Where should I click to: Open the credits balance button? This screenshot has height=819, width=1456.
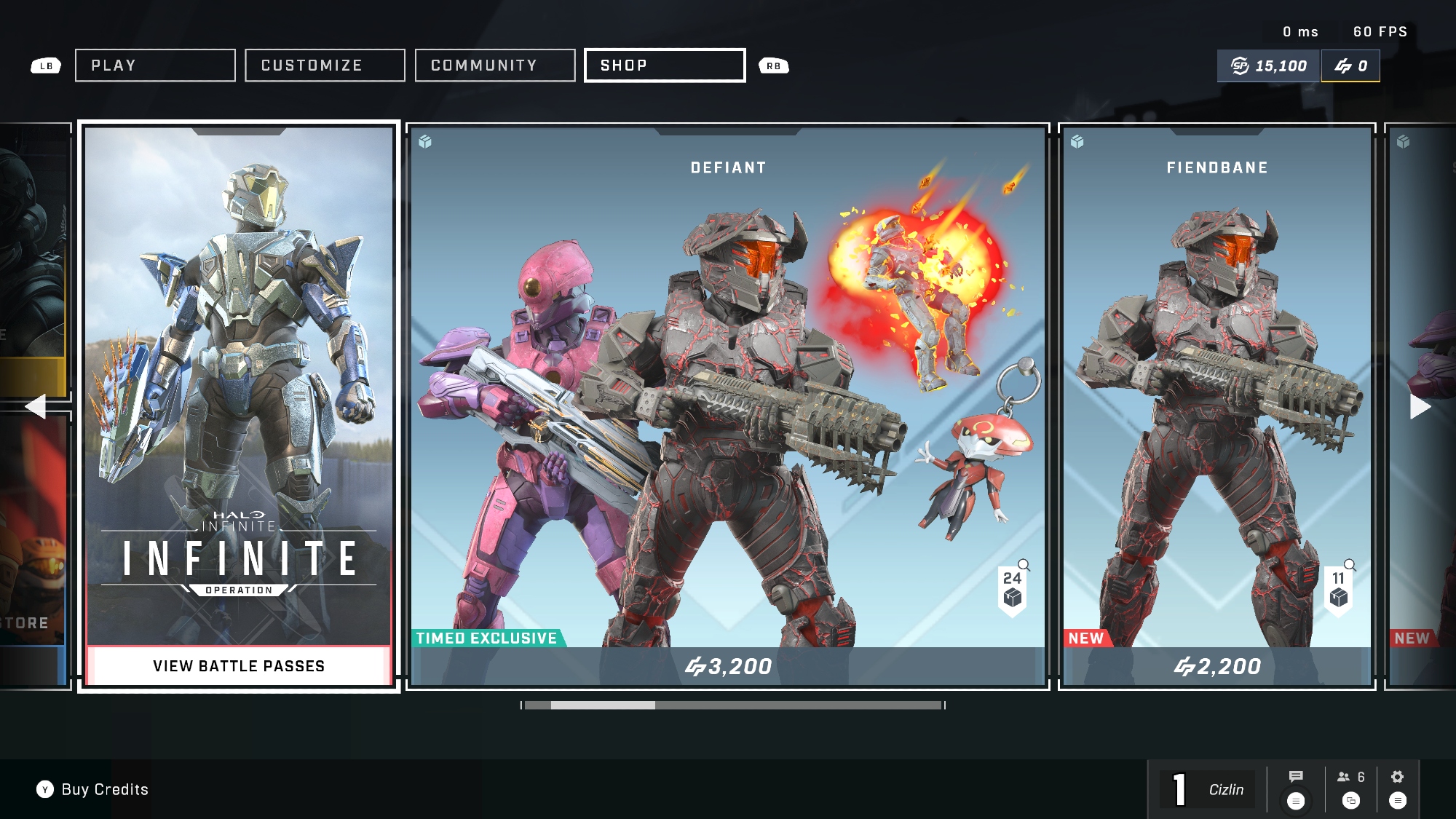point(1350,66)
